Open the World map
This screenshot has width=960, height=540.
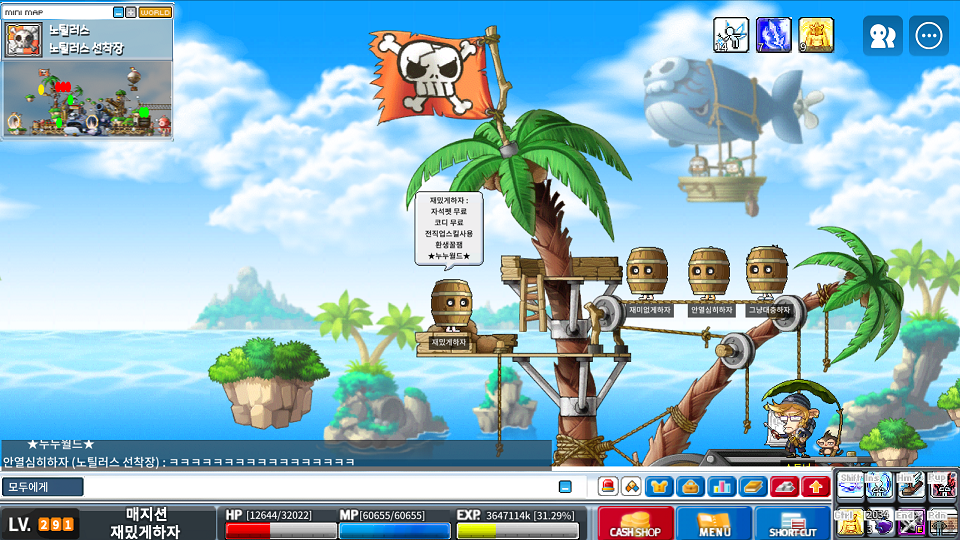point(155,12)
